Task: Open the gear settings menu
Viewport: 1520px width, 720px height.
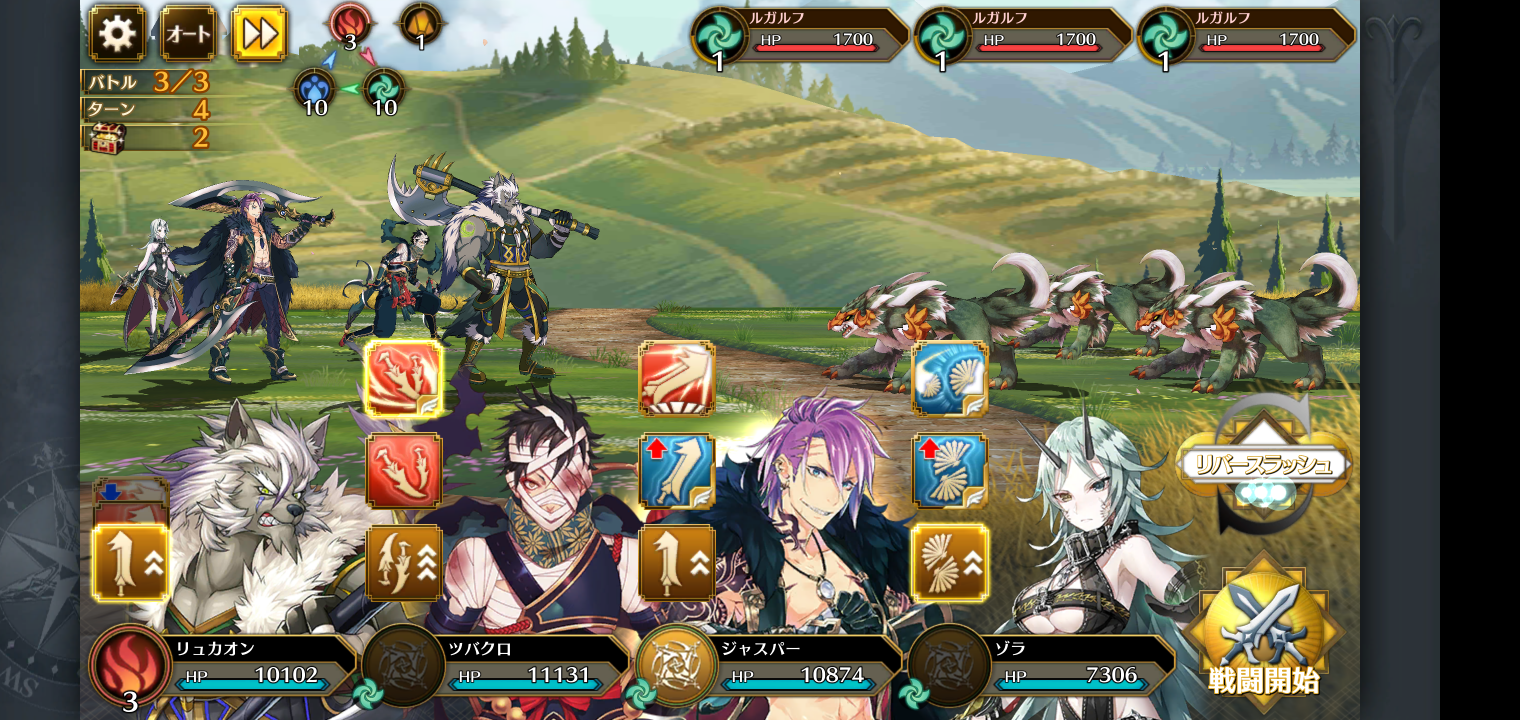Action: pos(117,33)
